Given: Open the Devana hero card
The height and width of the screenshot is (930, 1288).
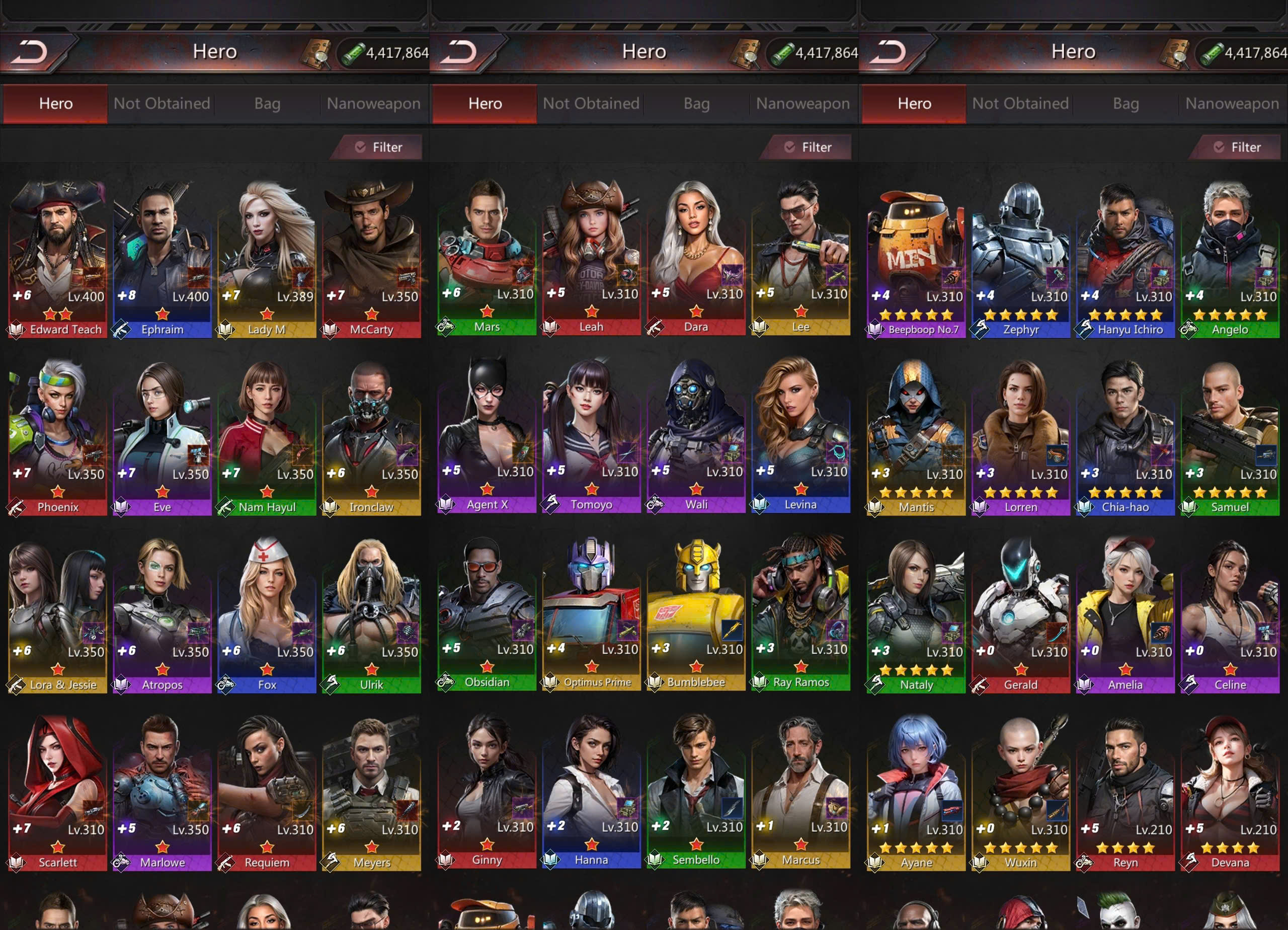Looking at the screenshot, I should (x=1230, y=792).
